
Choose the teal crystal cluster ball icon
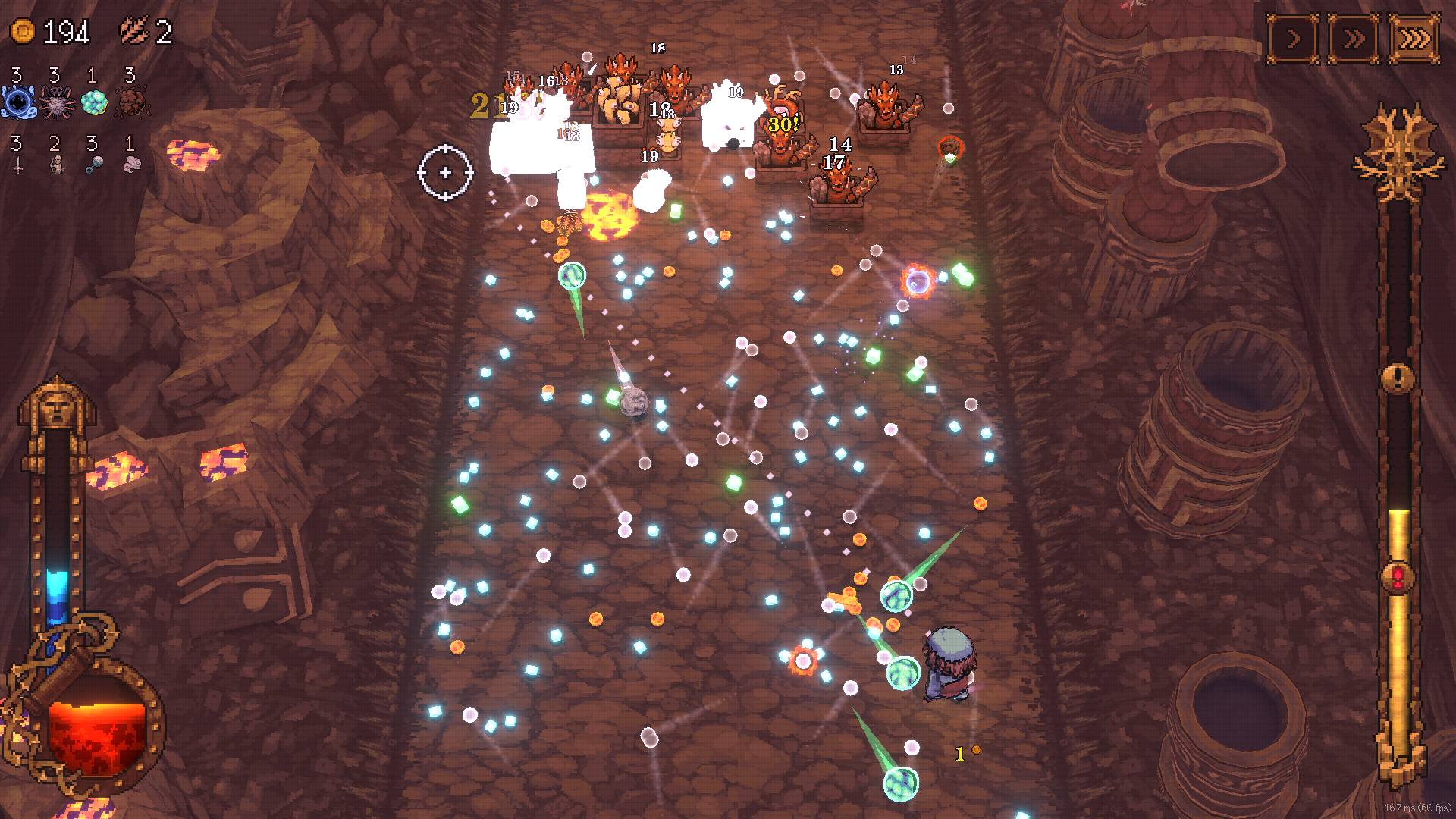pyautogui.click(x=94, y=102)
